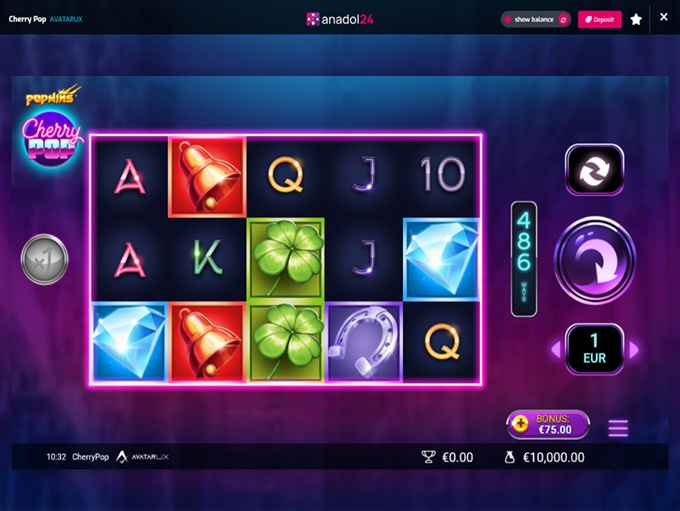
Task: Go to the anadol24 home logo
Action: pos(340,19)
